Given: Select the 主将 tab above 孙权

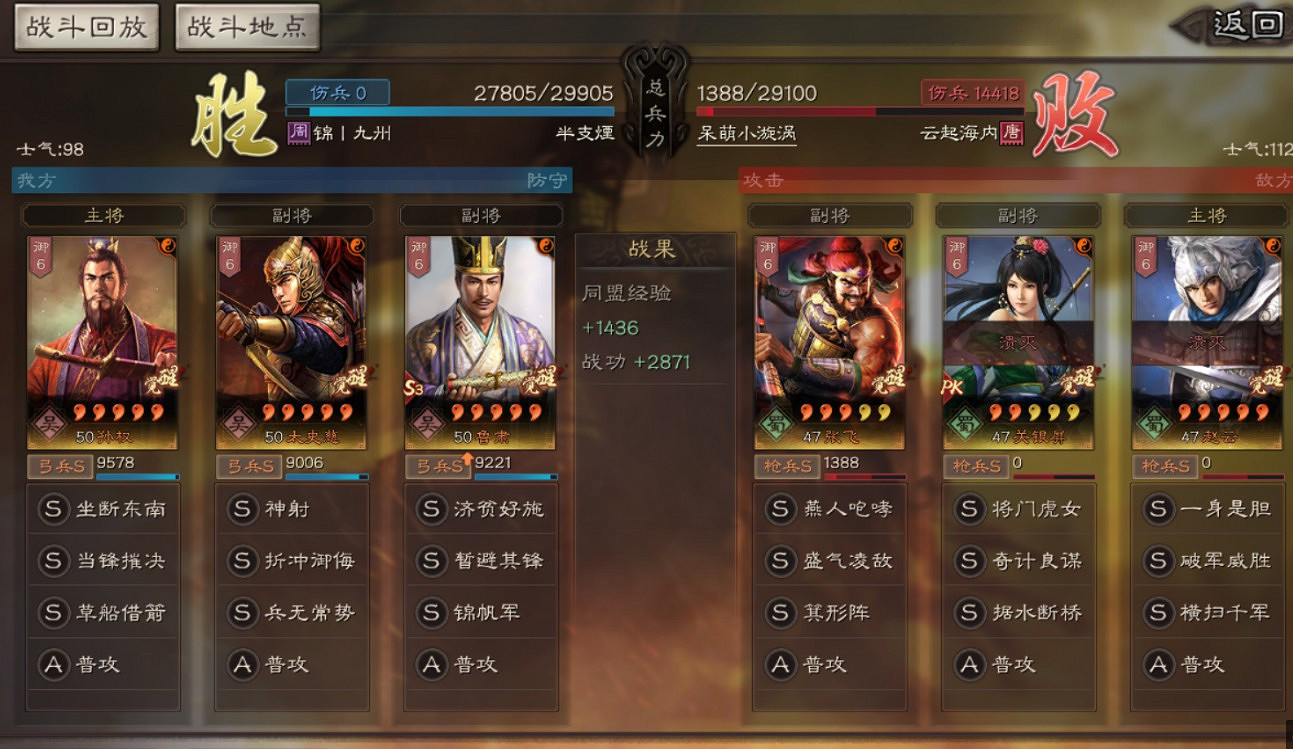Looking at the screenshot, I should (103, 215).
